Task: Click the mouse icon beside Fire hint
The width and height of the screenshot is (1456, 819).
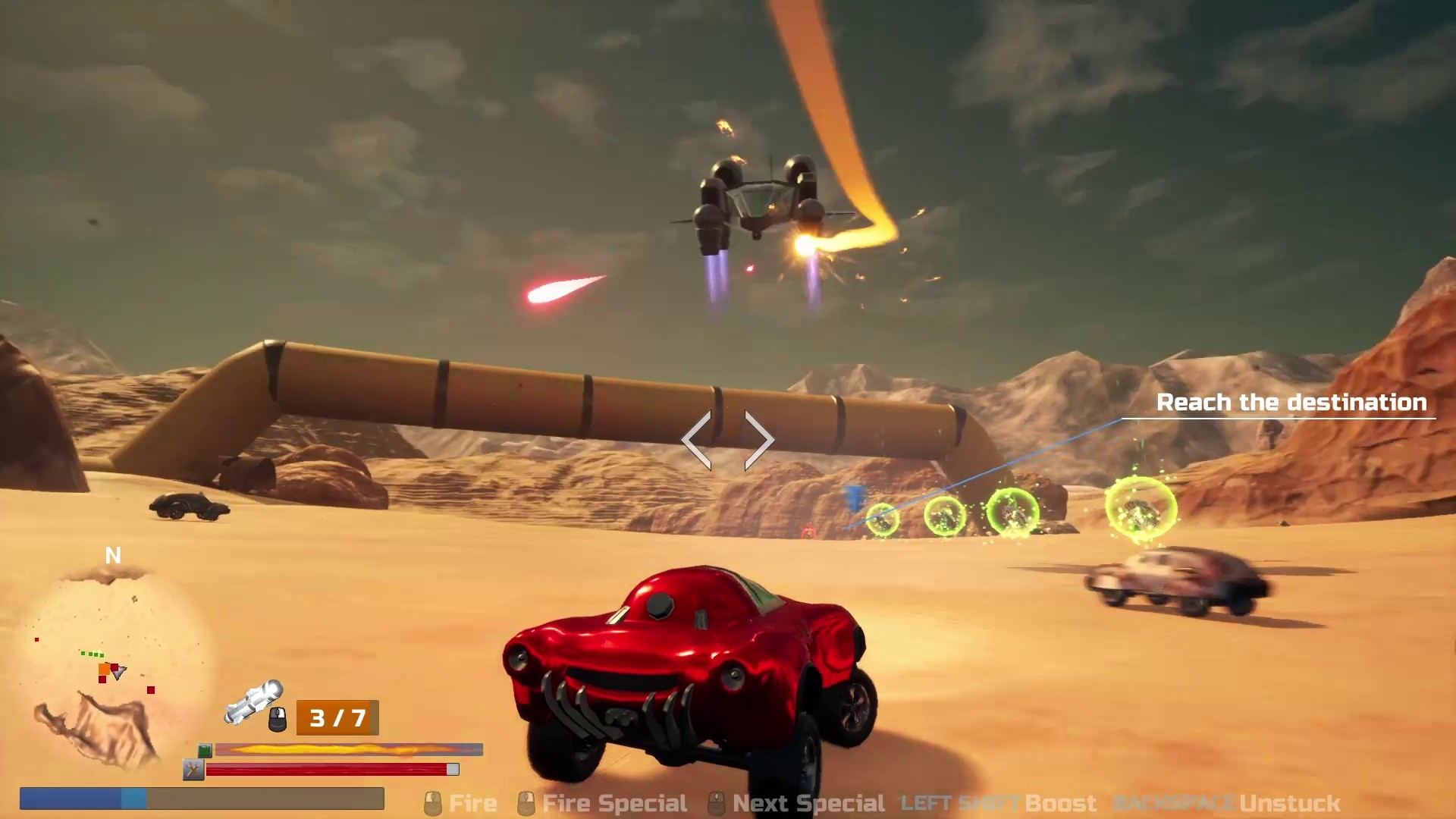Action: pos(432,802)
